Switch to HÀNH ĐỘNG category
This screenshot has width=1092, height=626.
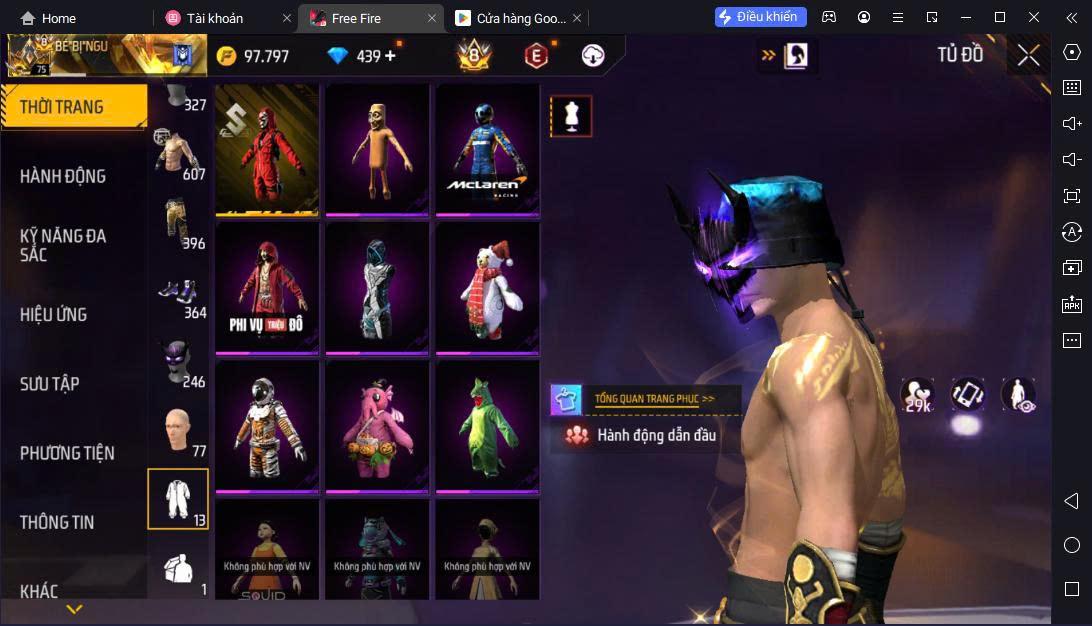[x=63, y=176]
